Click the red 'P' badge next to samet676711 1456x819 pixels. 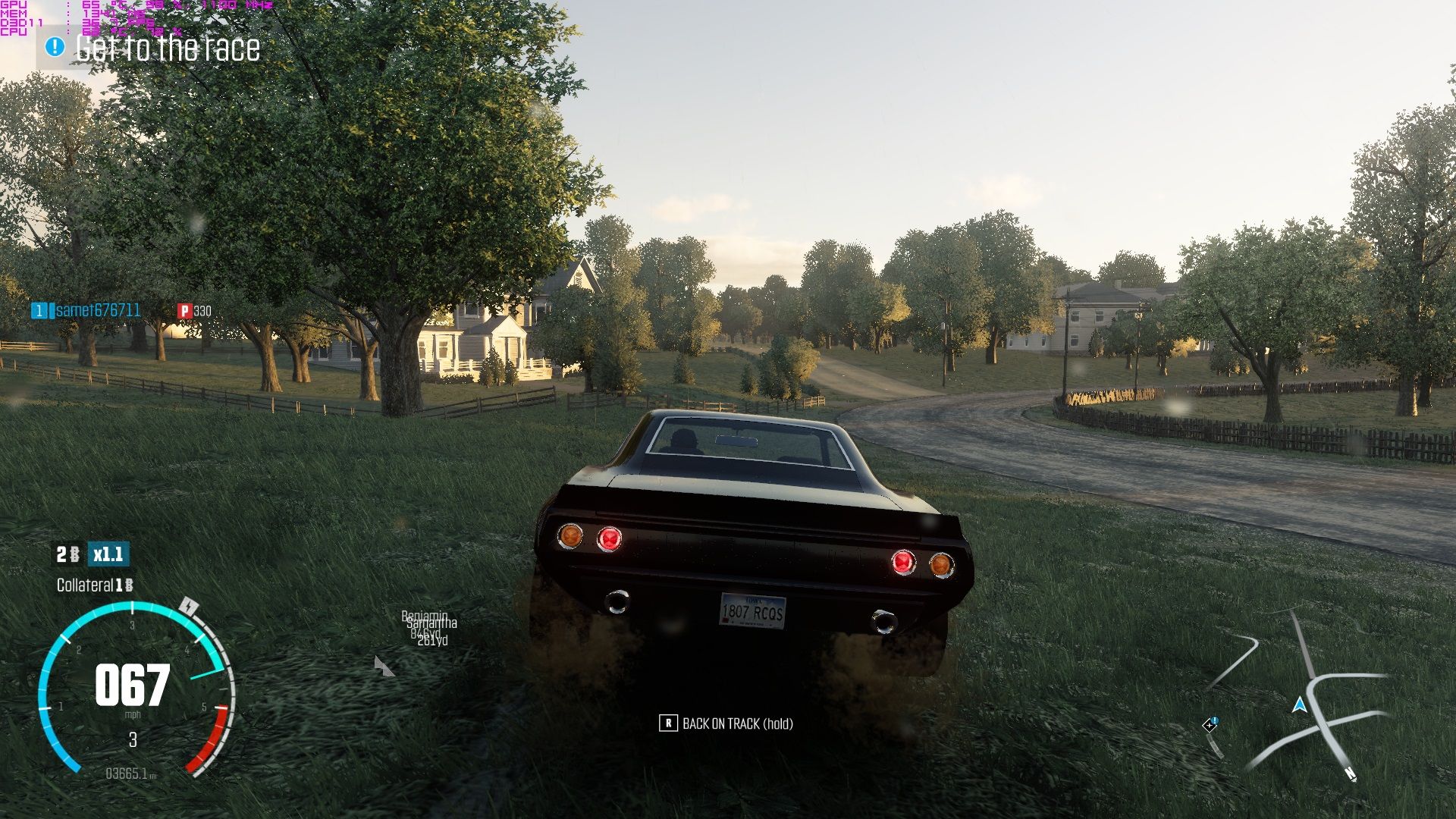point(184,311)
